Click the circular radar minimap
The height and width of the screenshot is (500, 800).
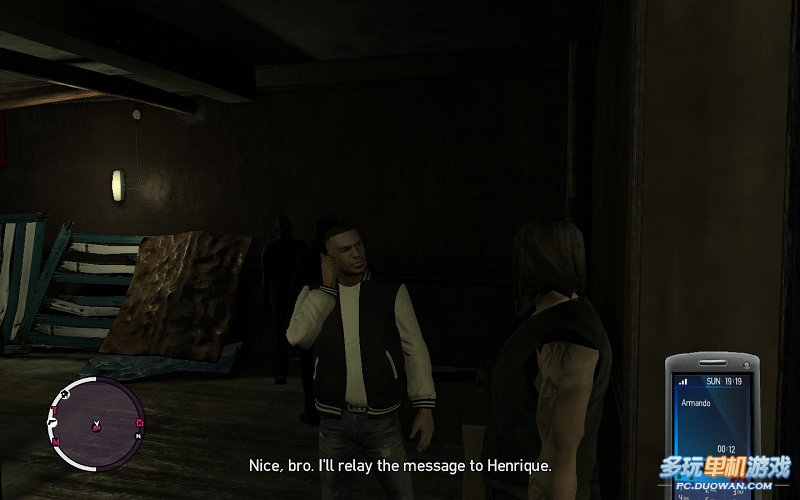tap(96, 417)
